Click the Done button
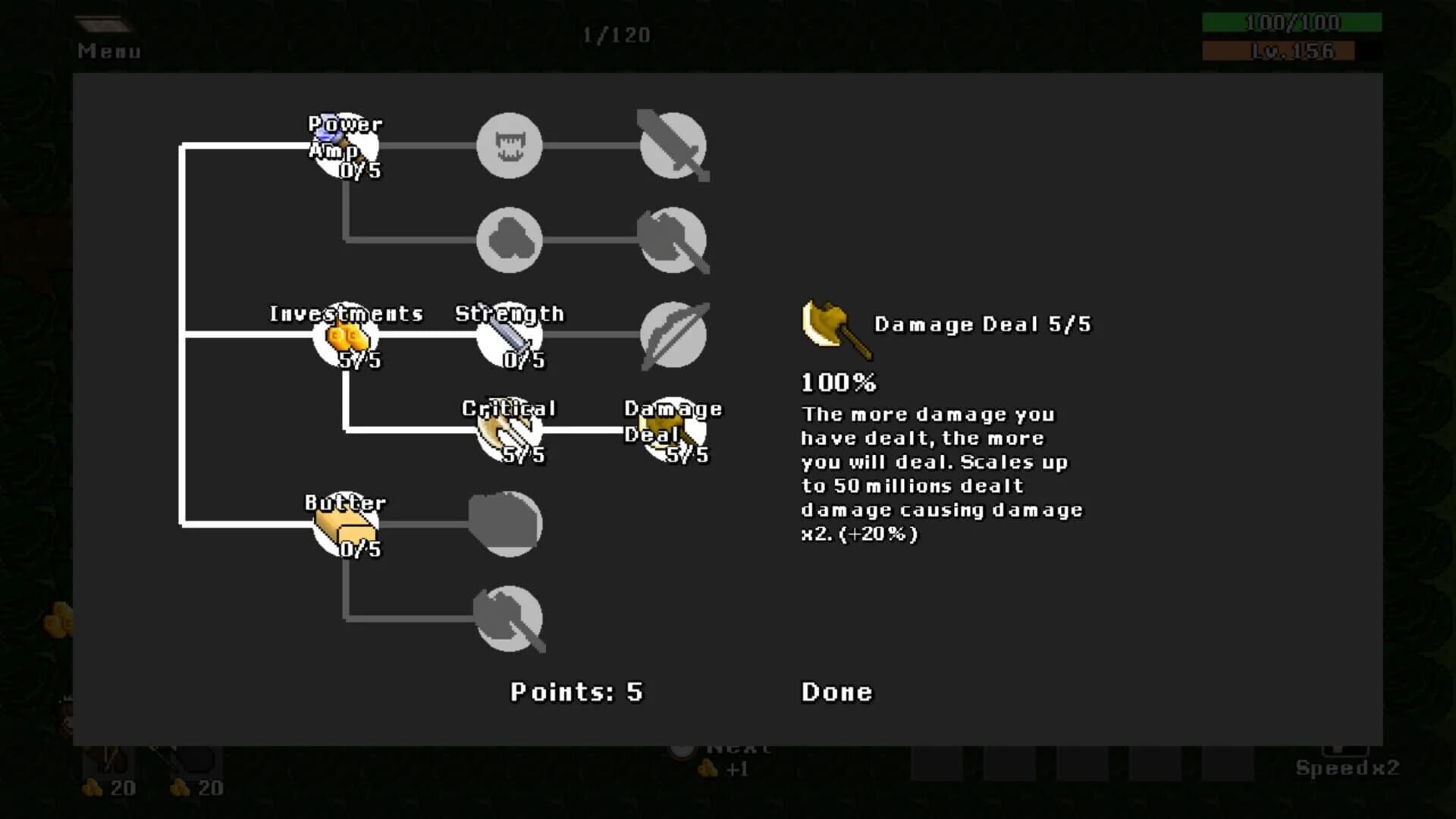The width and height of the screenshot is (1456, 819). pos(836,692)
